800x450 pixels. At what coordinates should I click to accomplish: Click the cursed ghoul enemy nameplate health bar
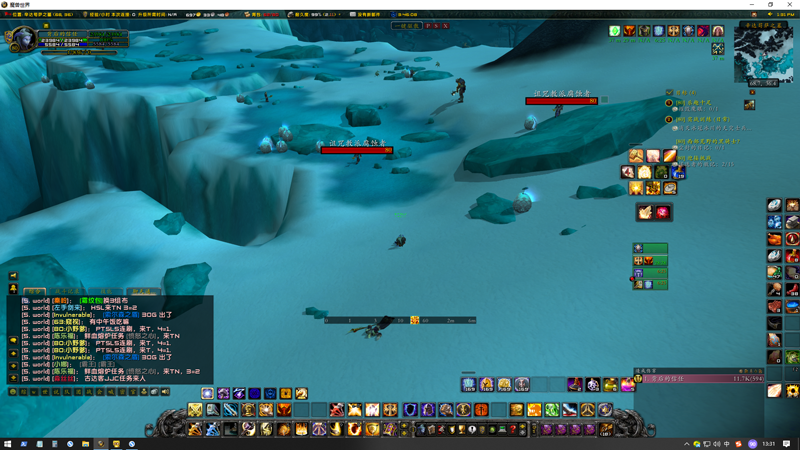coord(356,151)
